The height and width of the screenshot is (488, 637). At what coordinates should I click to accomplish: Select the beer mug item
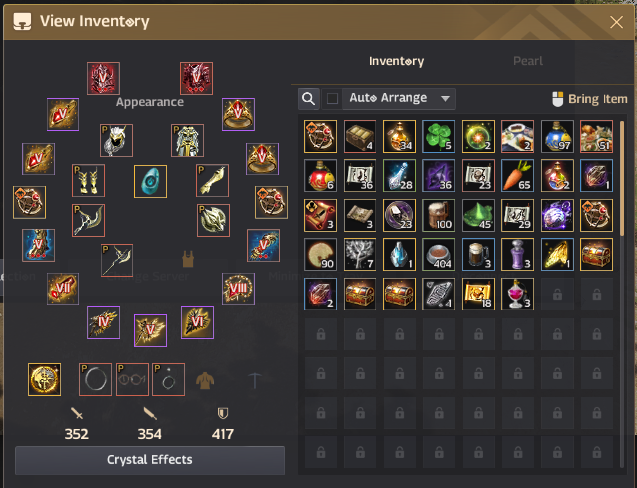pos(478,253)
